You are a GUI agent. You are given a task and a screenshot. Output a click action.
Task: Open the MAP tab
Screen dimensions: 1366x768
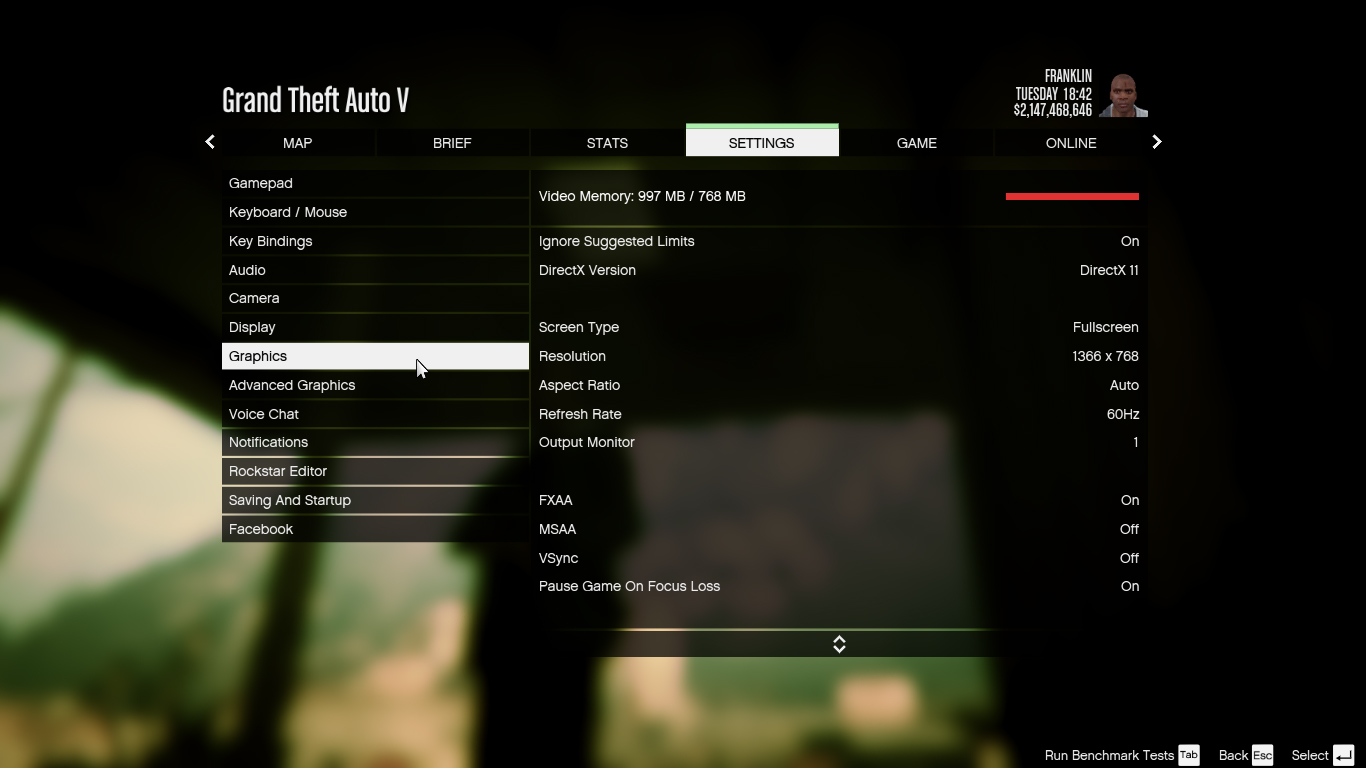tap(297, 143)
